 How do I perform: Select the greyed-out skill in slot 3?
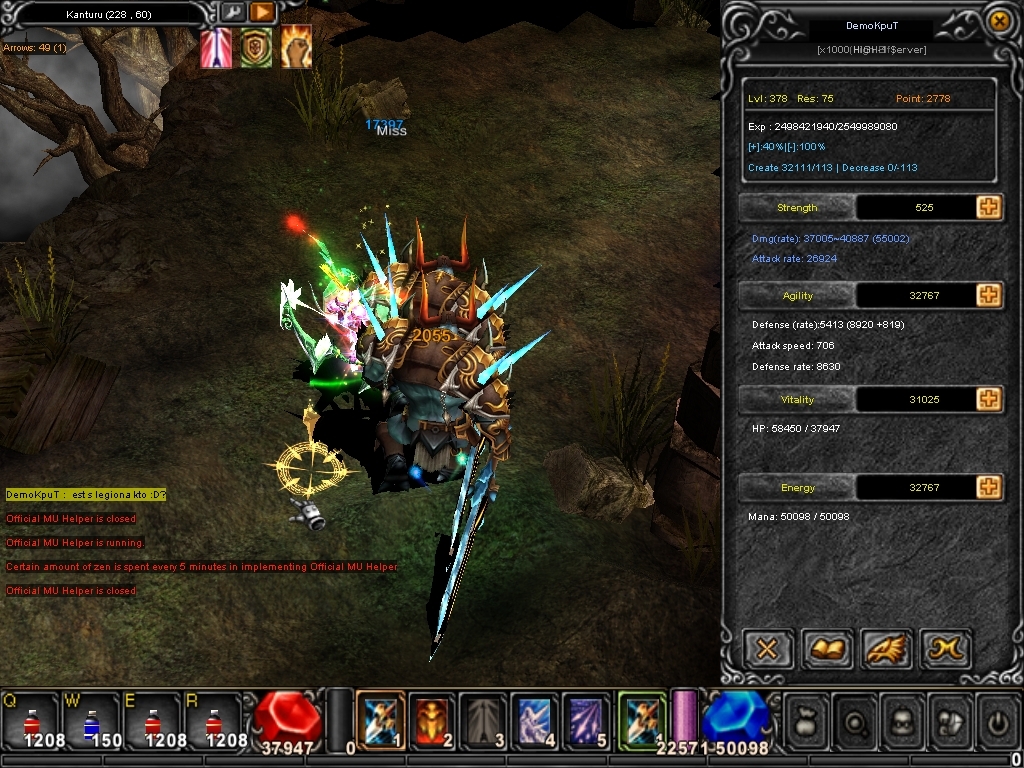point(484,719)
